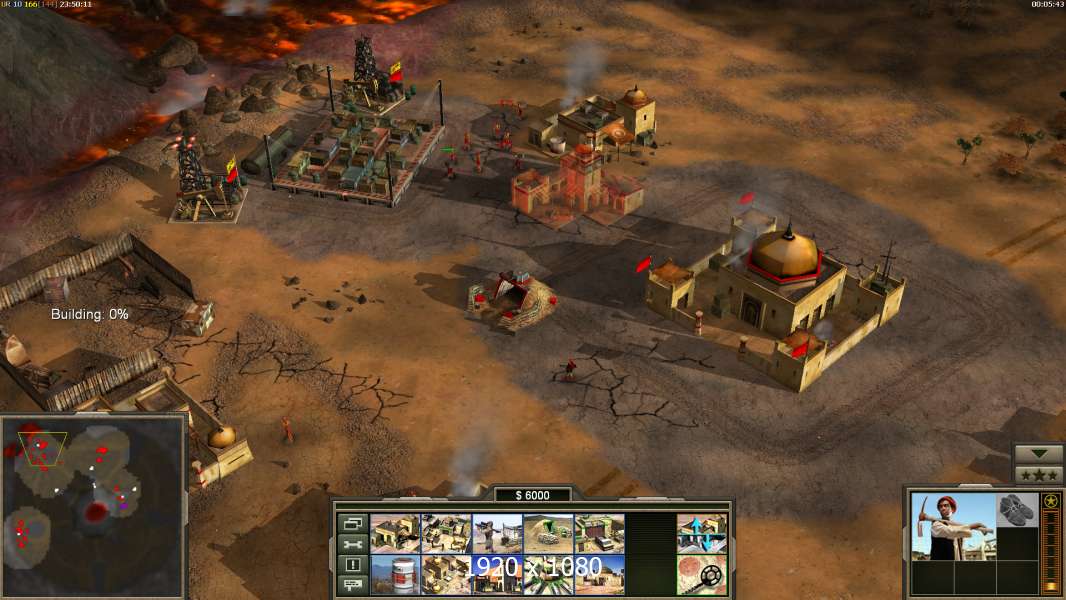The image size is (1066, 600).
Task: Click the worker shoes upgrade icon
Action: click(1018, 510)
